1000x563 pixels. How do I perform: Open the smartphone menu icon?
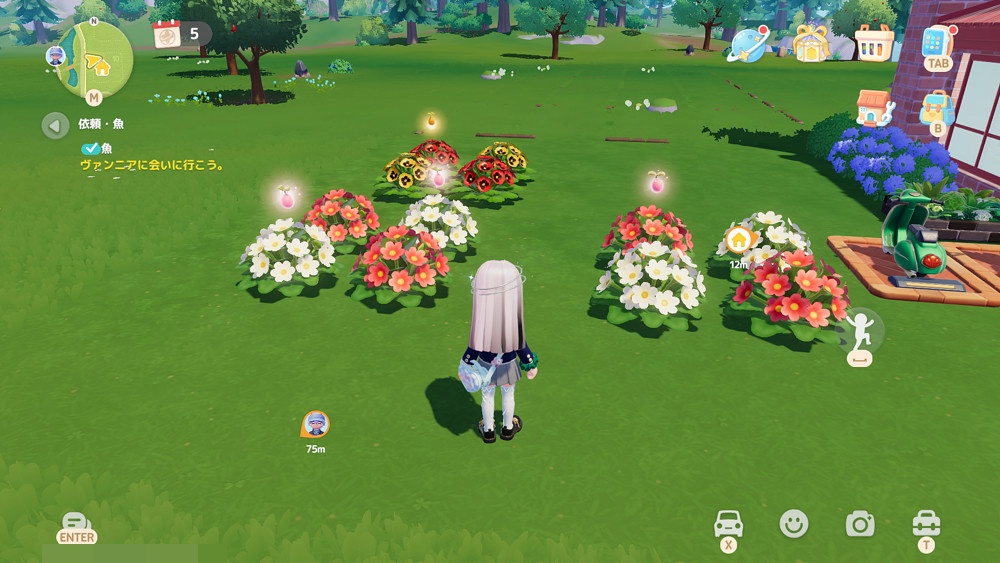pyautogui.click(x=938, y=43)
